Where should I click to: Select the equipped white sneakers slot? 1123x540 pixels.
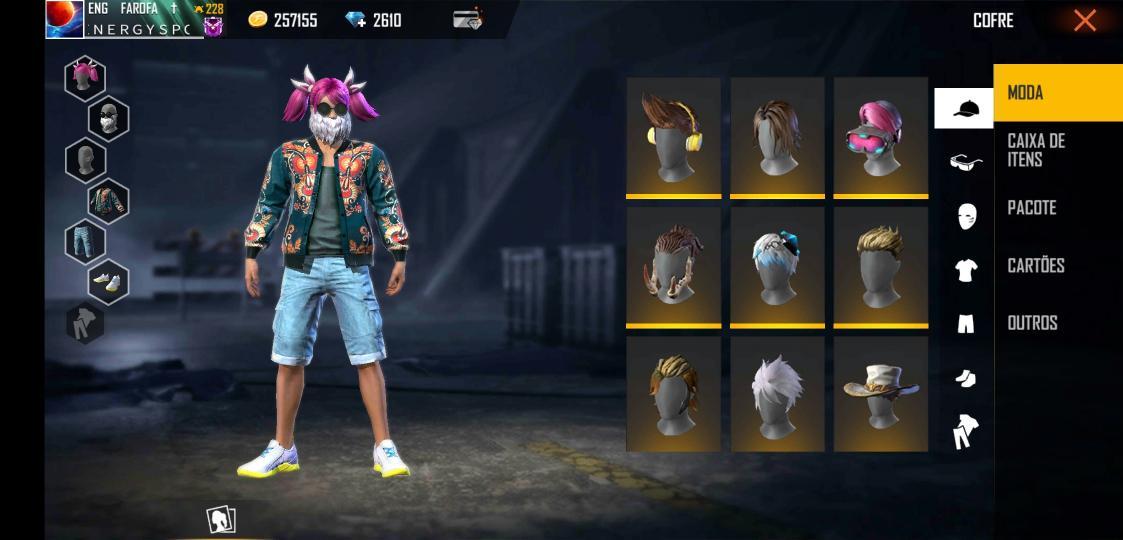[x=108, y=283]
